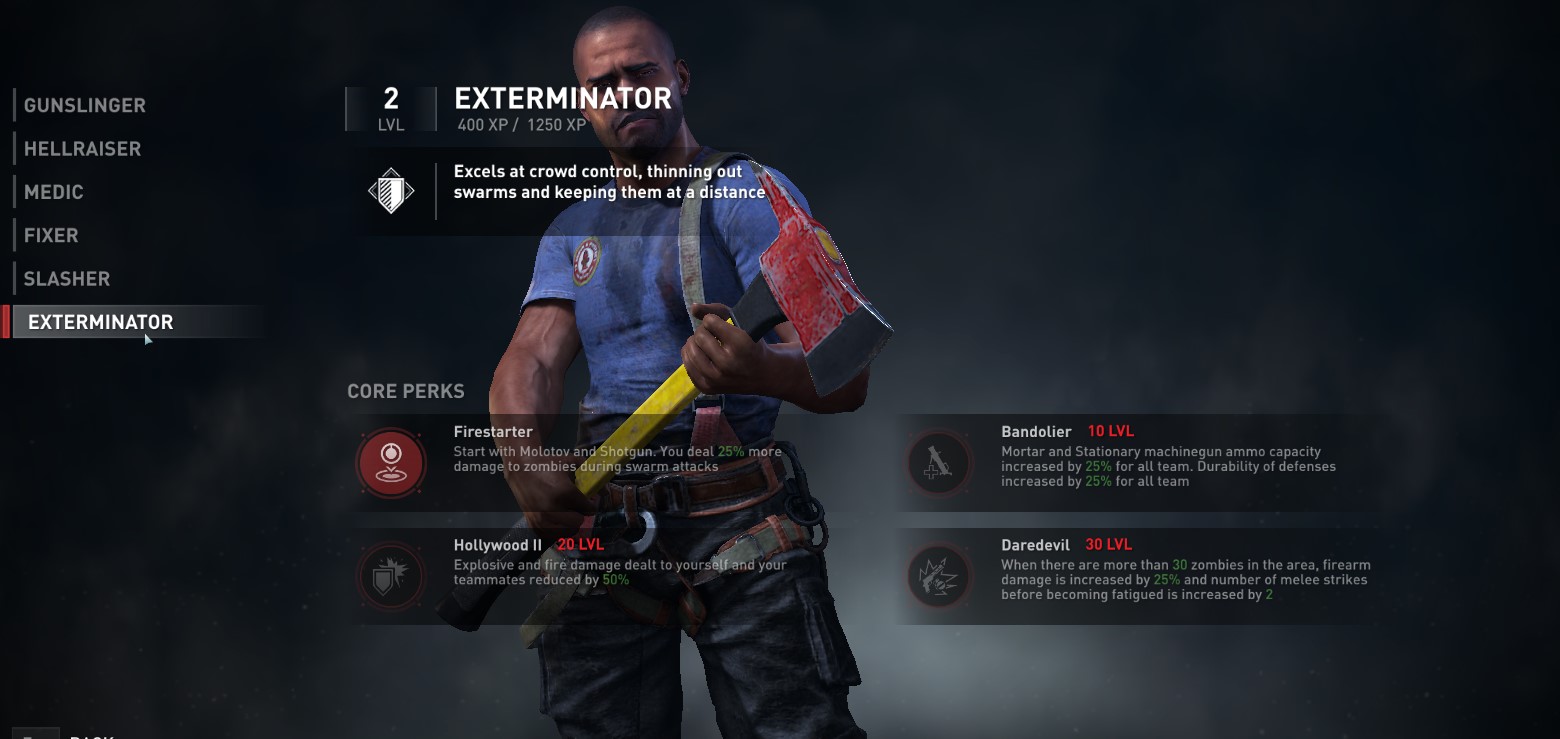The width and height of the screenshot is (1560, 739).
Task: Select the Gunslinger class
Action: click(x=85, y=105)
